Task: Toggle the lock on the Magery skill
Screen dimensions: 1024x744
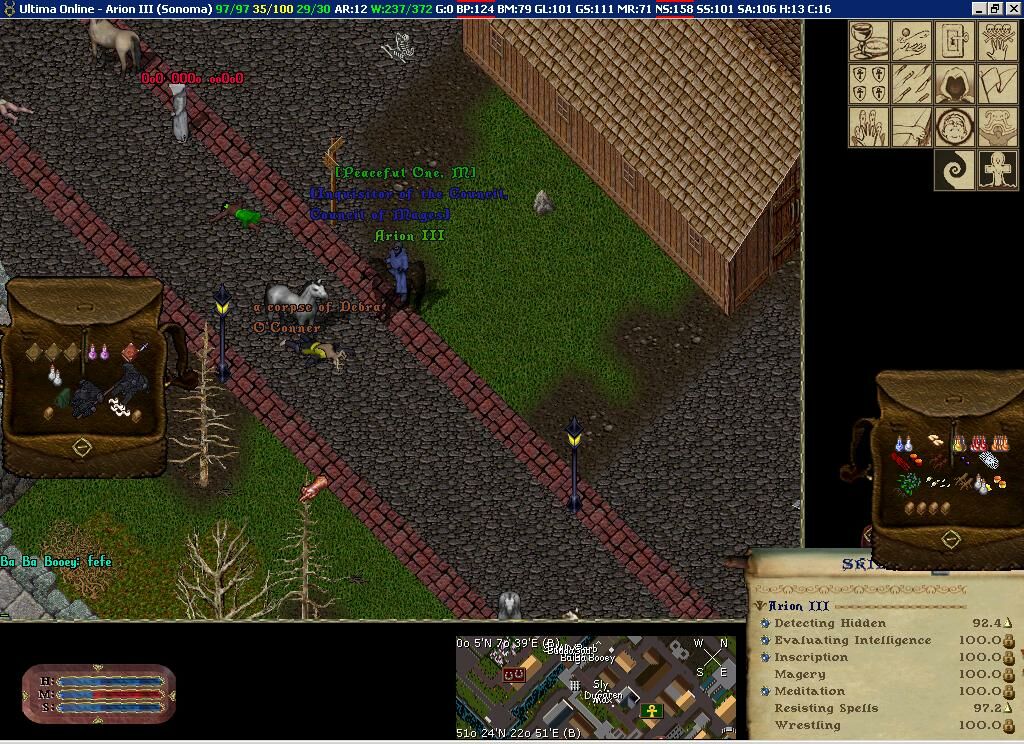Action: (x=1009, y=675)
